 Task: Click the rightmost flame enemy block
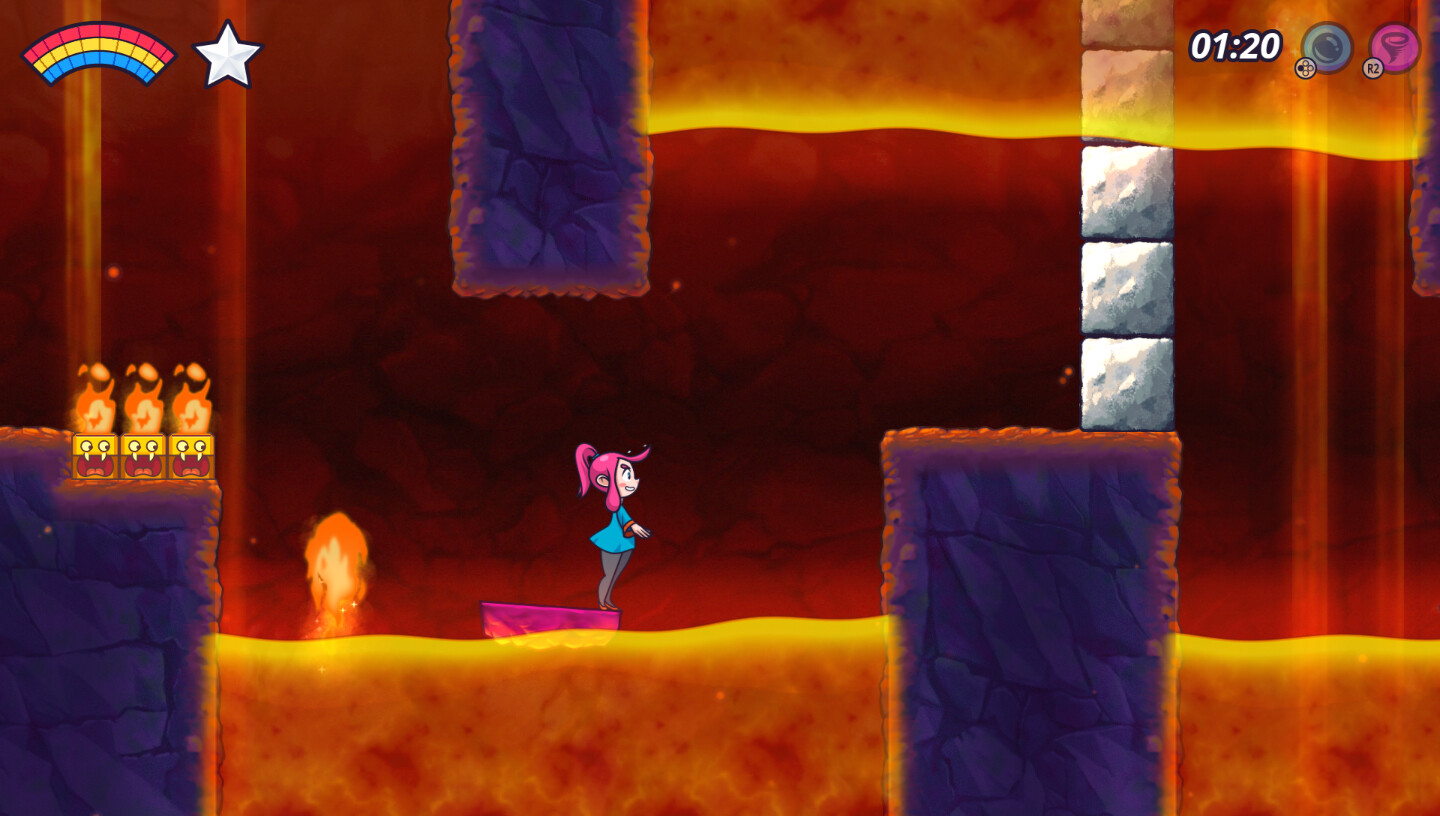tap(190, 455)
